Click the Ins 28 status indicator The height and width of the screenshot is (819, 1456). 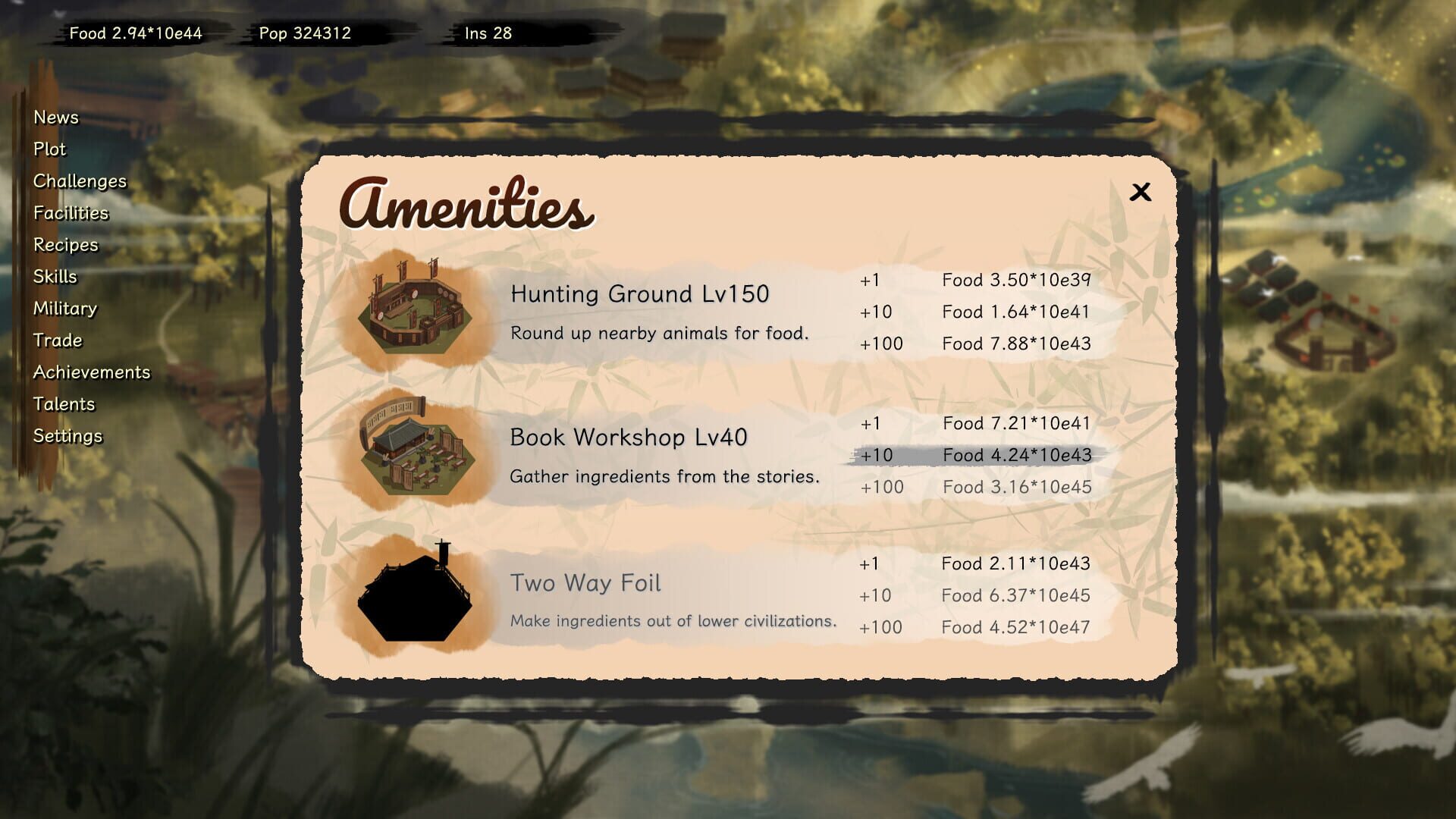(488, 33)
